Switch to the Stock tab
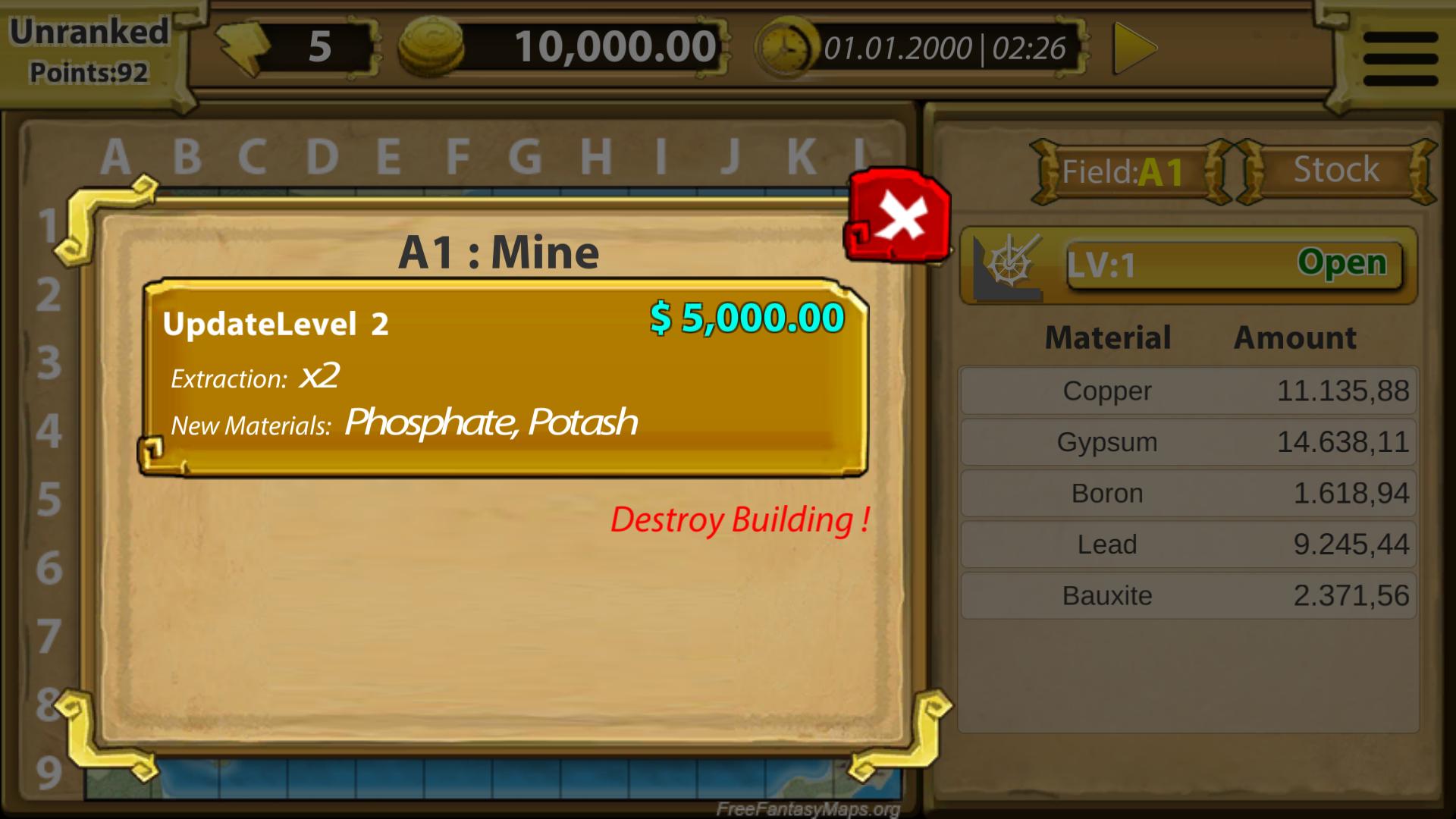This screenshot has height=819, width=1456. click(x=1337, y=170)
